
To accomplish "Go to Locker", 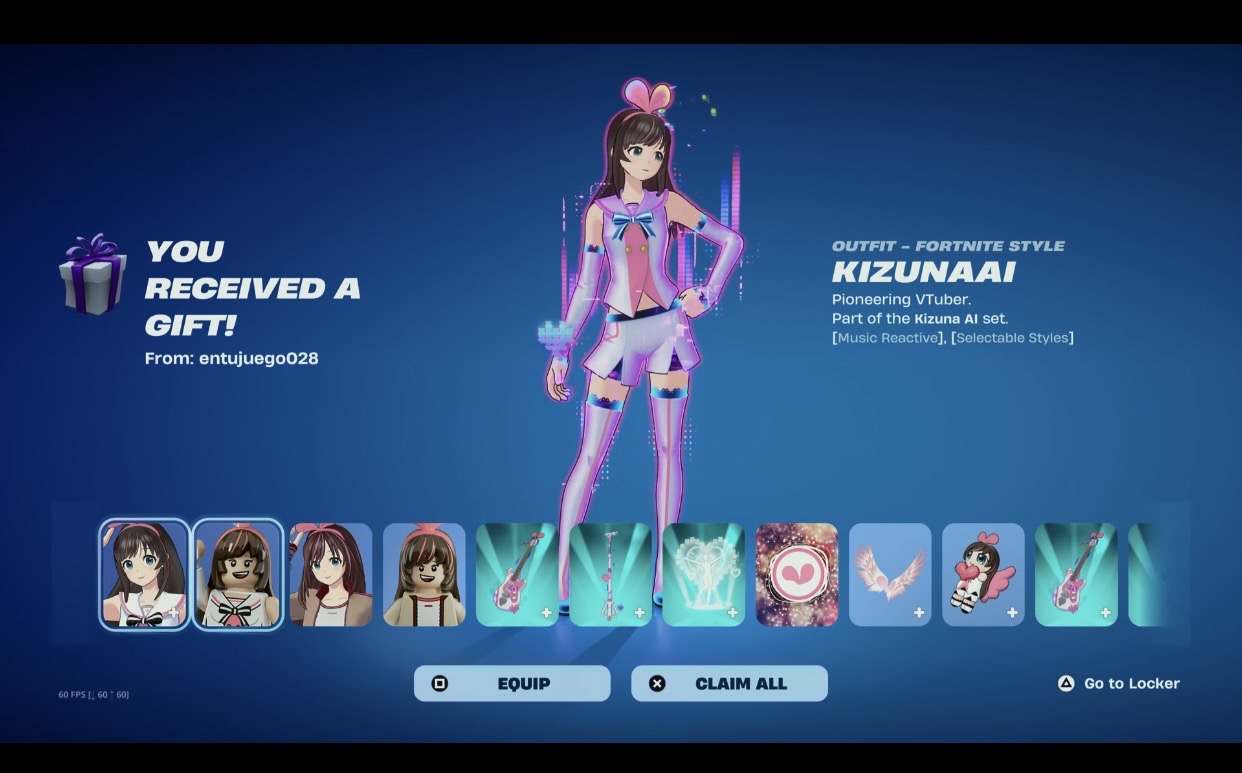I will (1119, 683).
